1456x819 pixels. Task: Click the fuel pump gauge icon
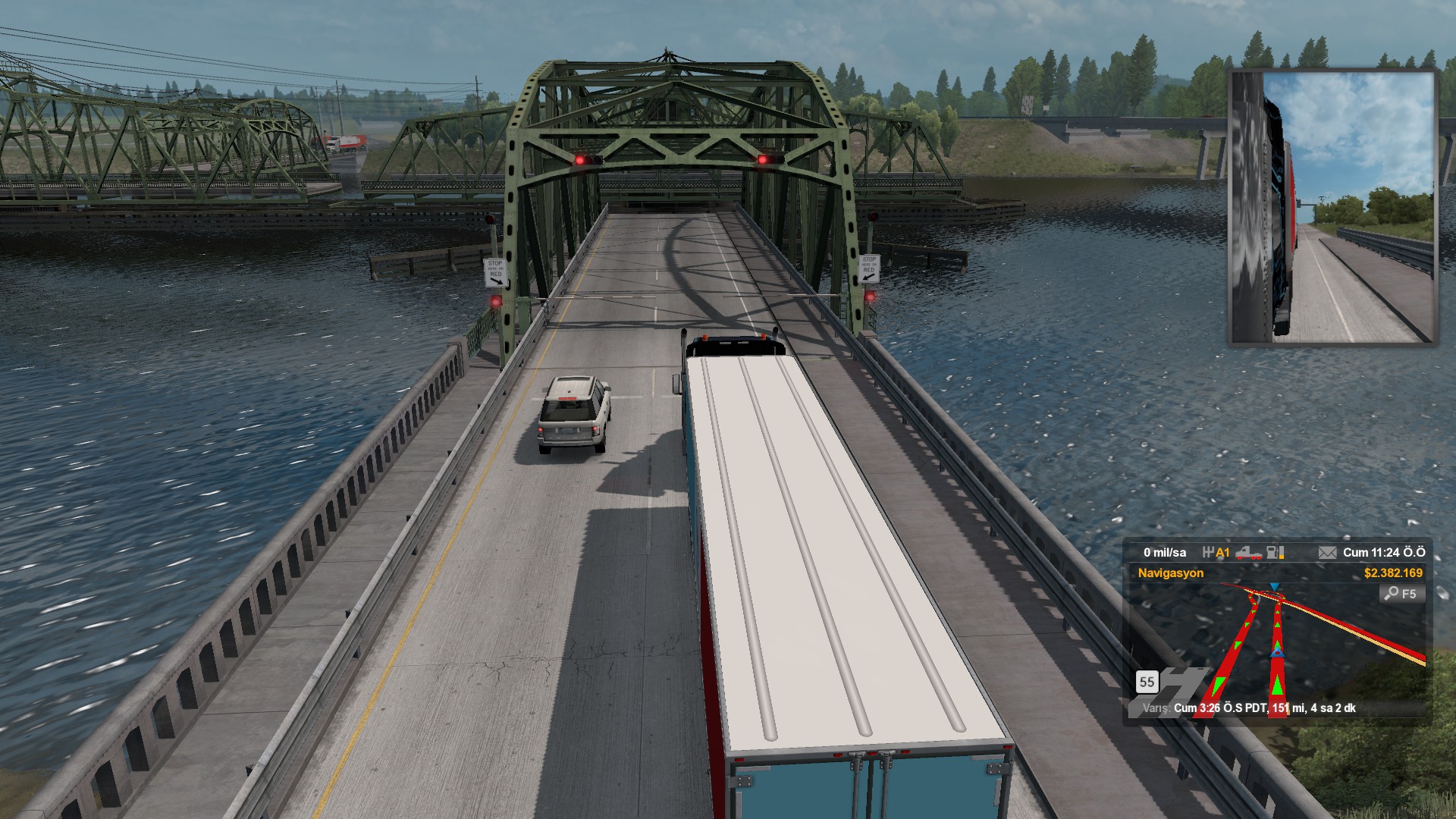point(1276,553)
